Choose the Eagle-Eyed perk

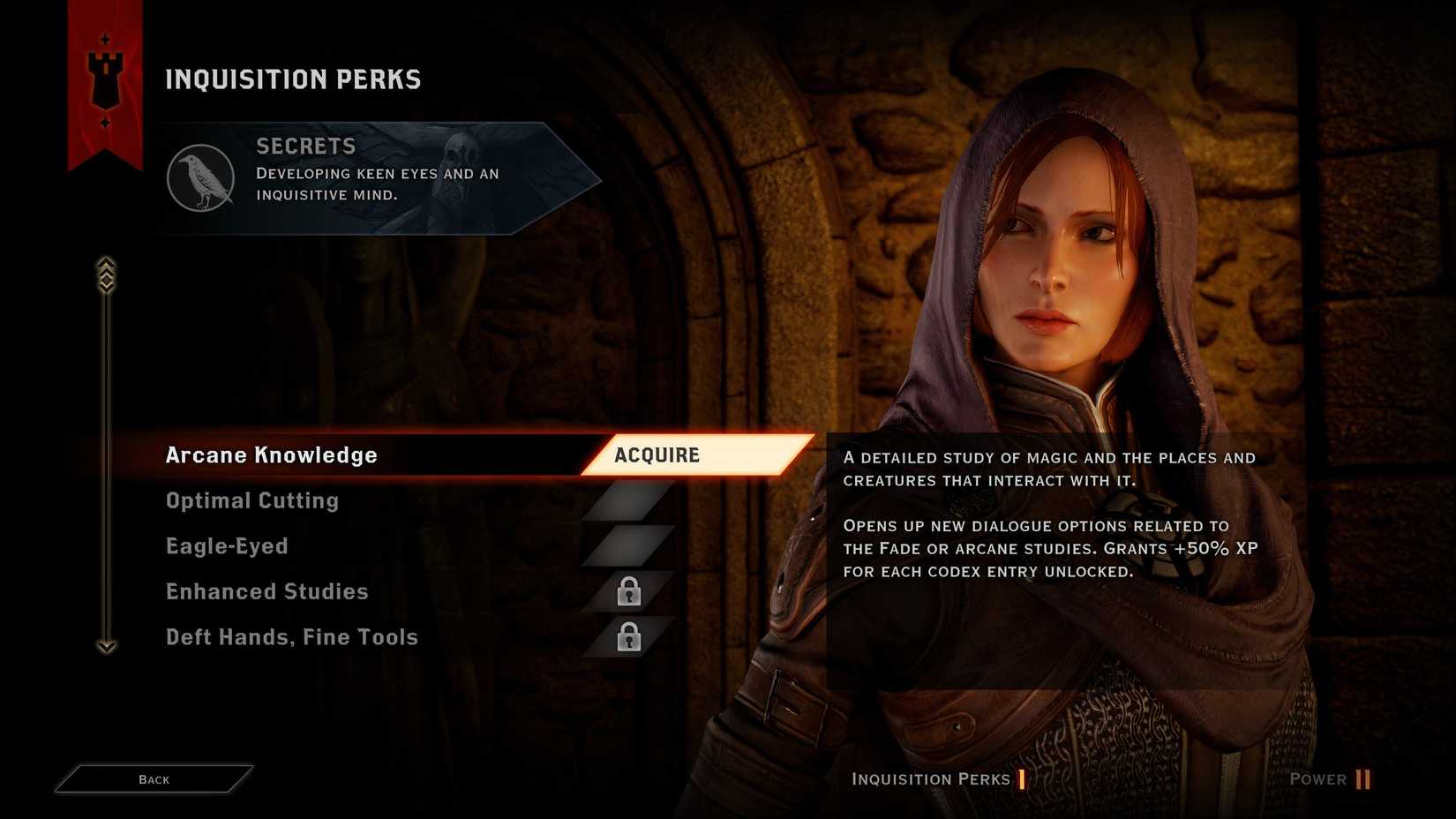point(227,546)
